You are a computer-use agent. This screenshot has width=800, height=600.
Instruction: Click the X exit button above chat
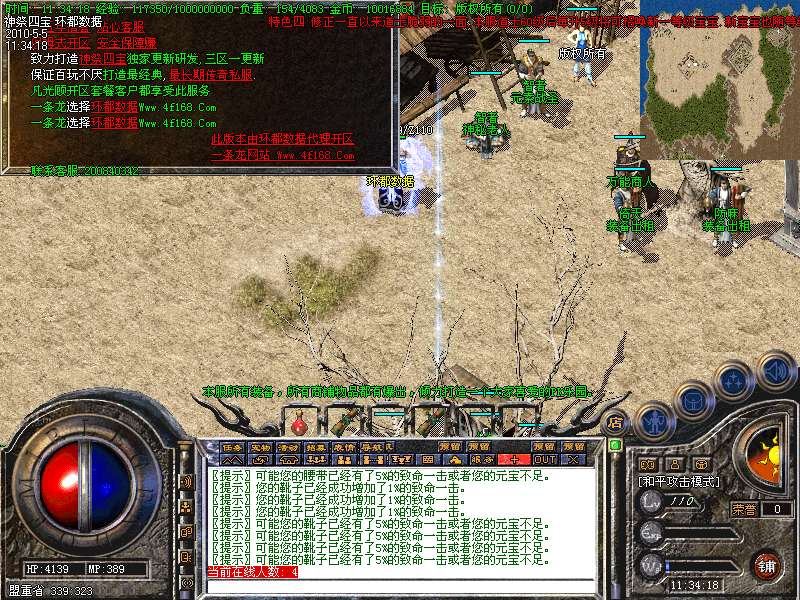coord(573,459)
